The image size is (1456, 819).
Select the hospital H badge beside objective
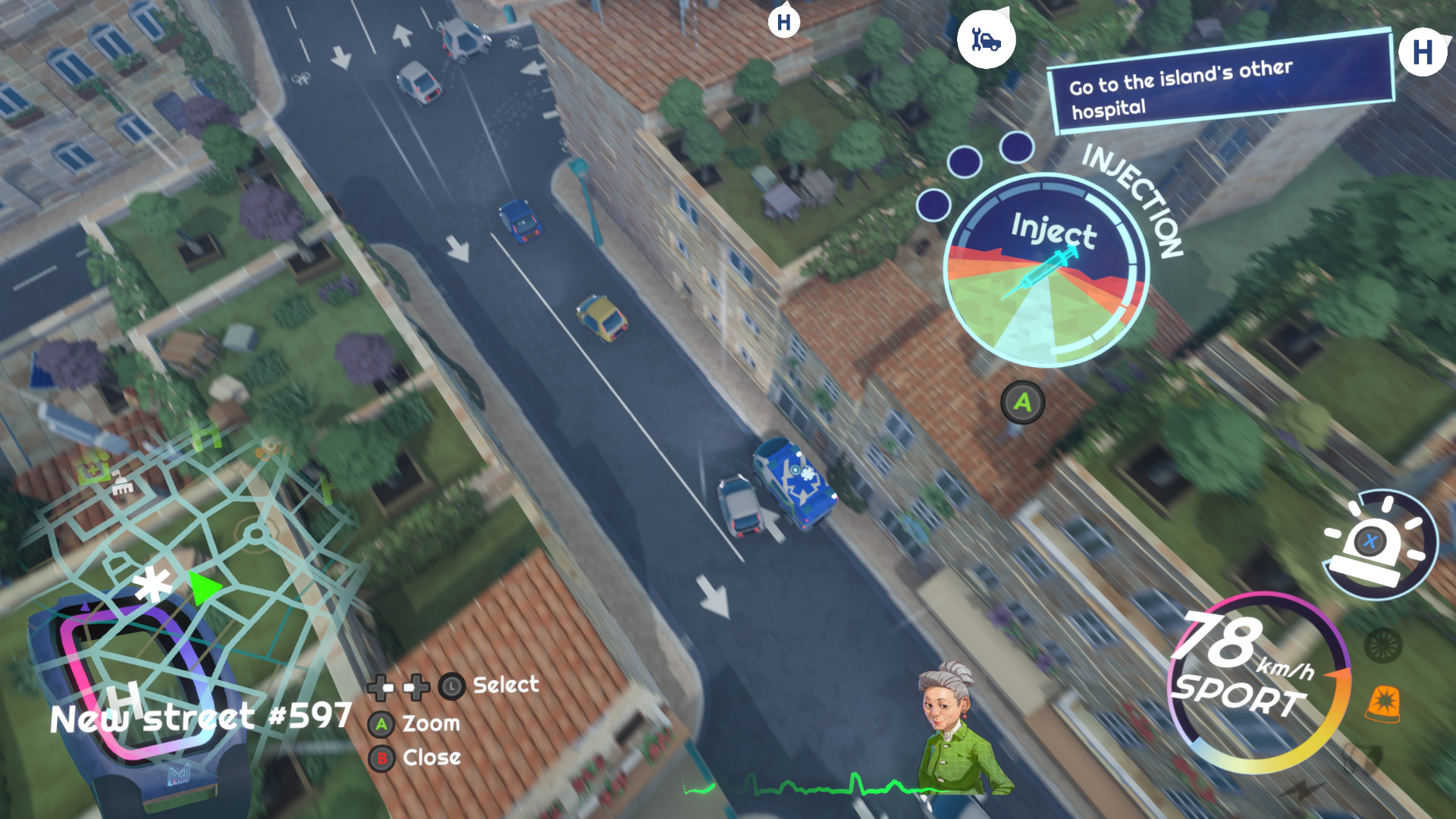tap(1423, 53)
